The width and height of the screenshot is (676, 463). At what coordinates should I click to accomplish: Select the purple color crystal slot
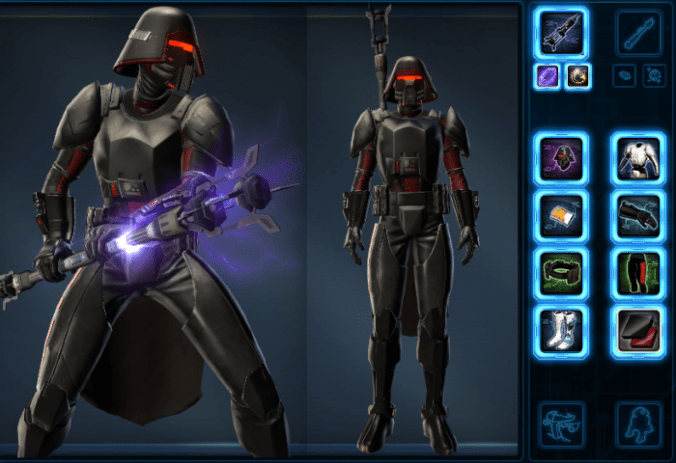click(547, 77)
